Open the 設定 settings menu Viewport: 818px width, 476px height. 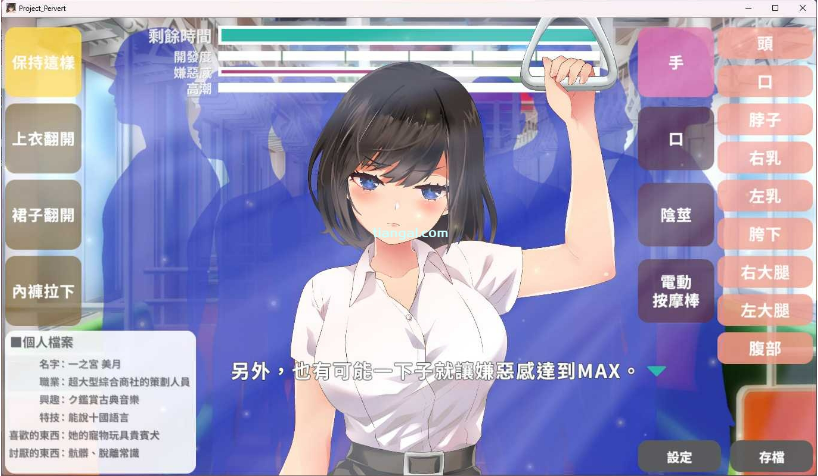pyautogui.click(x=679, y=457)
